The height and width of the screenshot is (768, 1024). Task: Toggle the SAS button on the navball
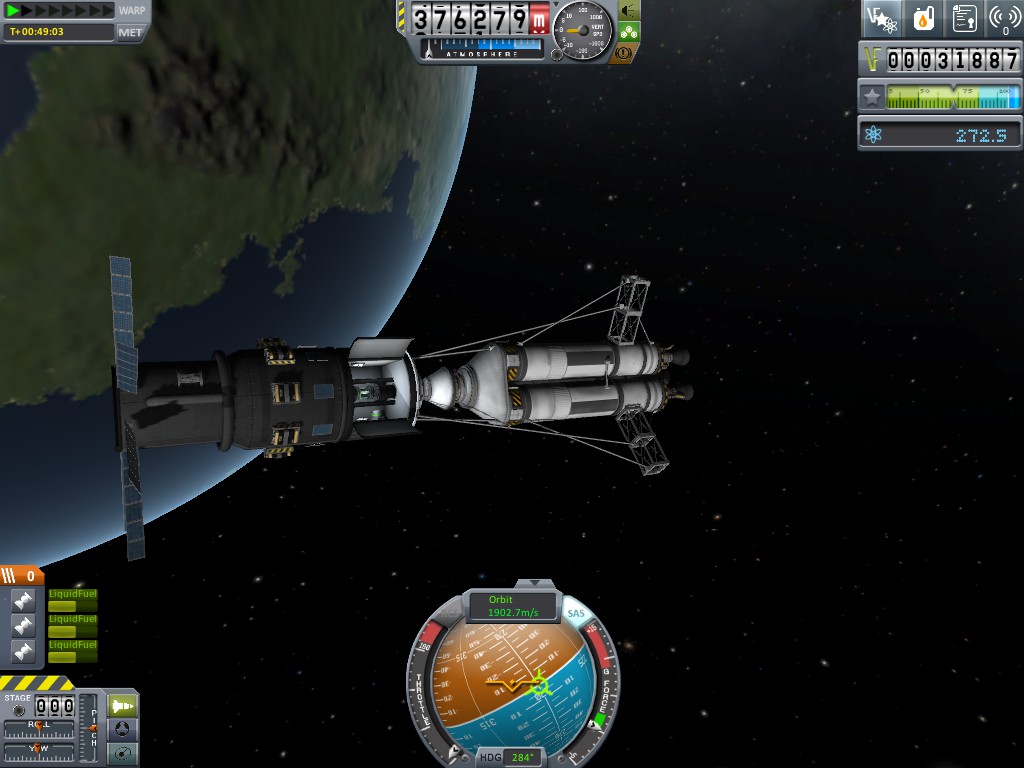click(x=576, y=614)
